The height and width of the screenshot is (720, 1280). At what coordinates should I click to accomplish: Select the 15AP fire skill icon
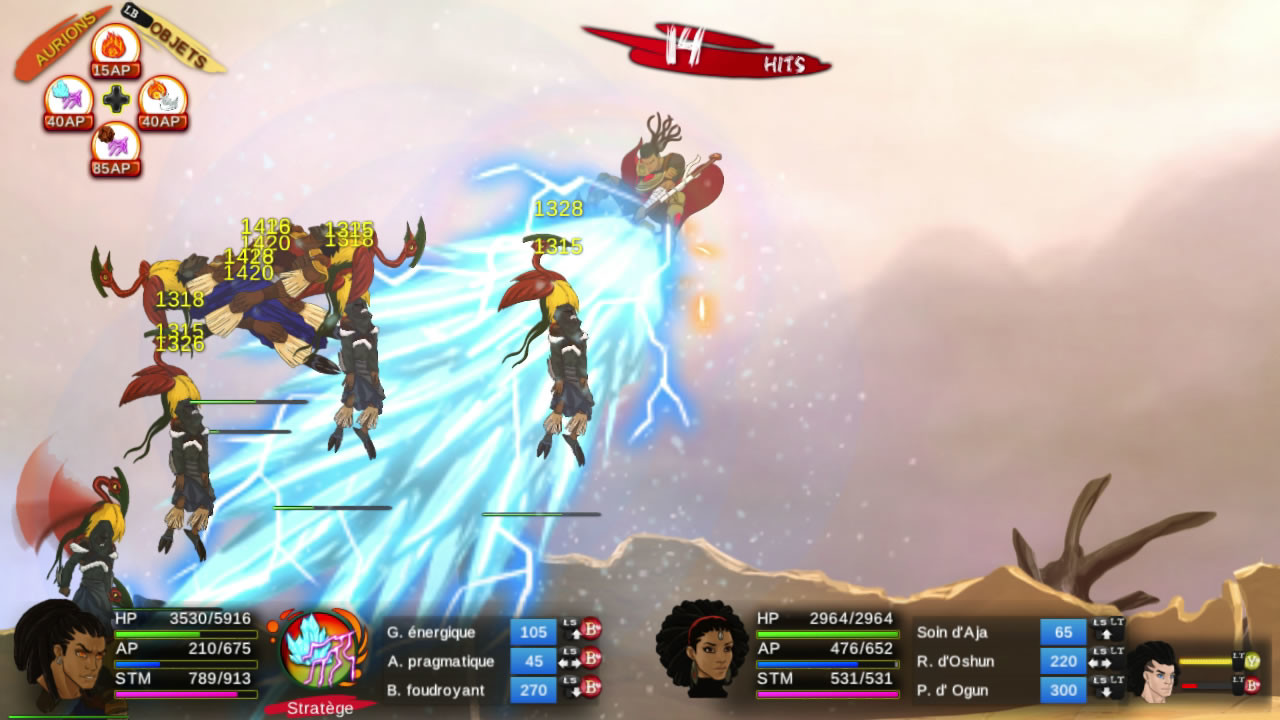point(117,48)
